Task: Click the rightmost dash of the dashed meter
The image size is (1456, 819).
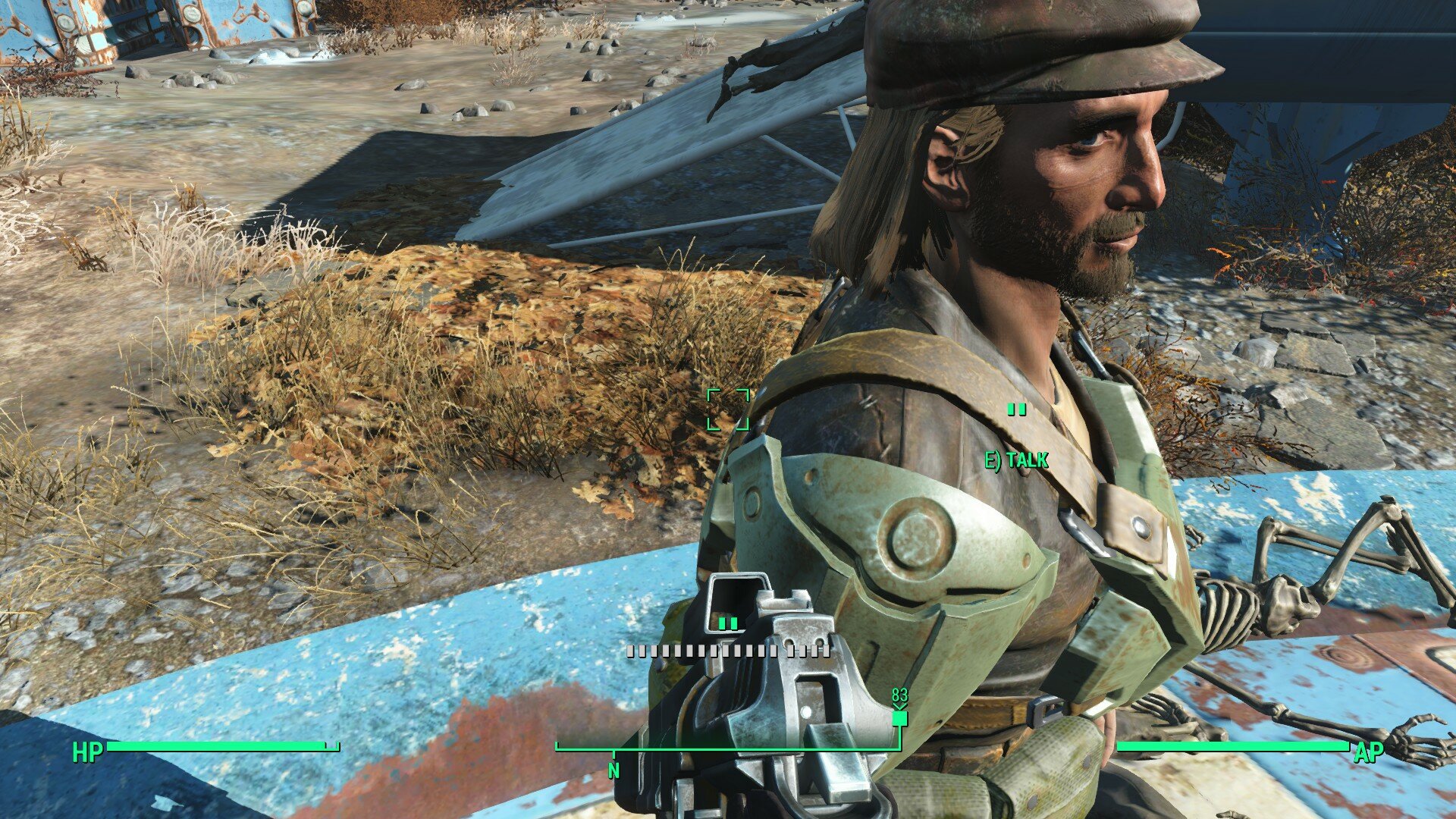Action: pos(825,651)
